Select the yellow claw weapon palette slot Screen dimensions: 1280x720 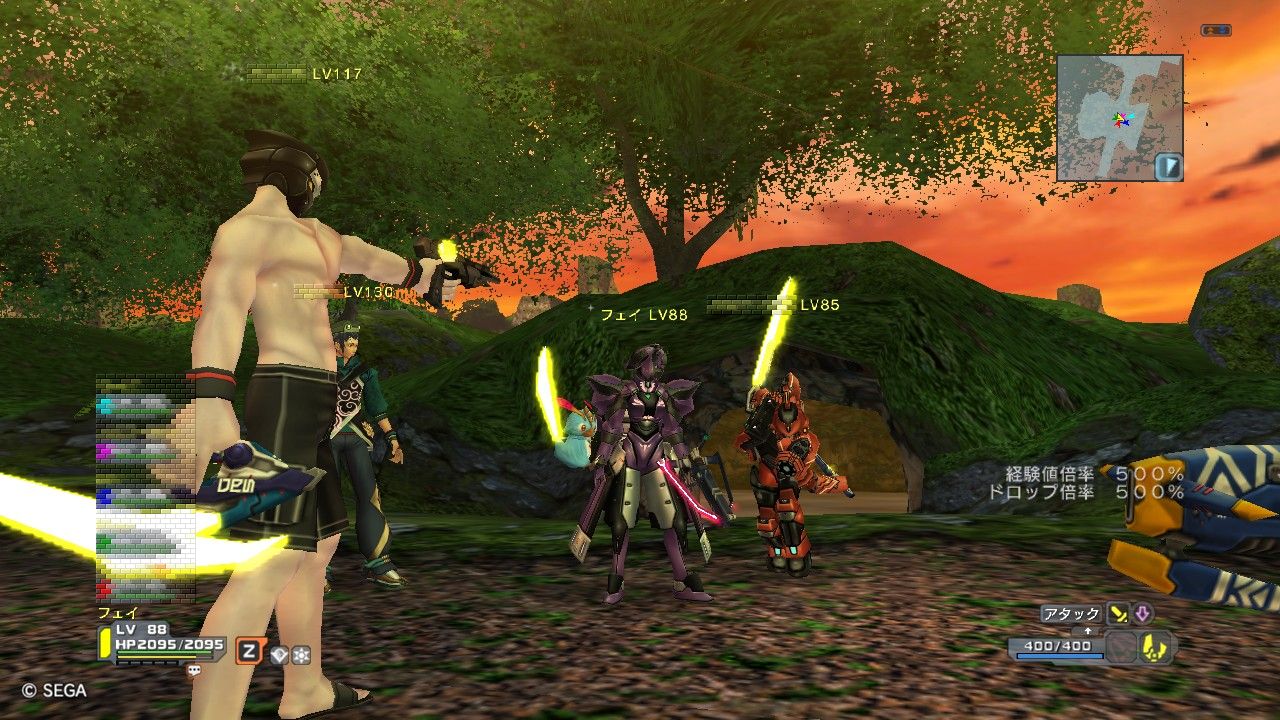[1157, 648]
